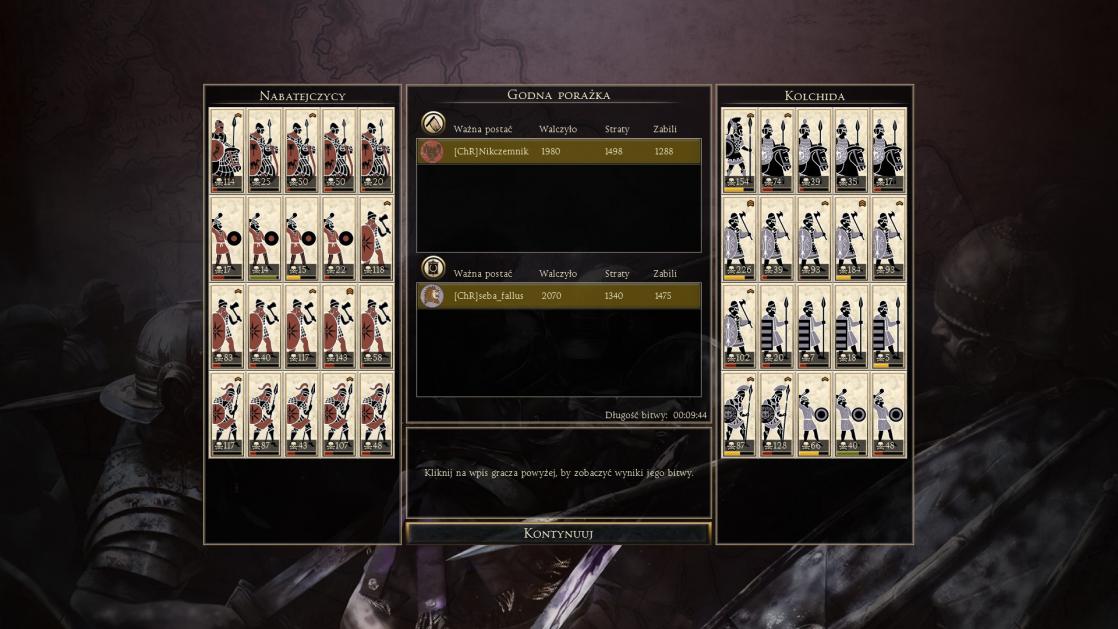Select Kolchida general card with 154 kills

739,150
